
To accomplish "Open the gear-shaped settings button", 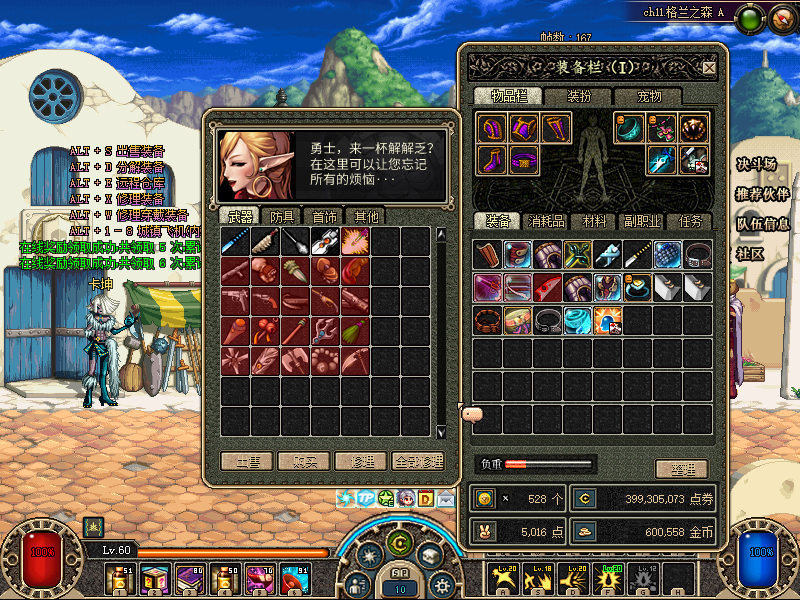I will click(441, 586).
